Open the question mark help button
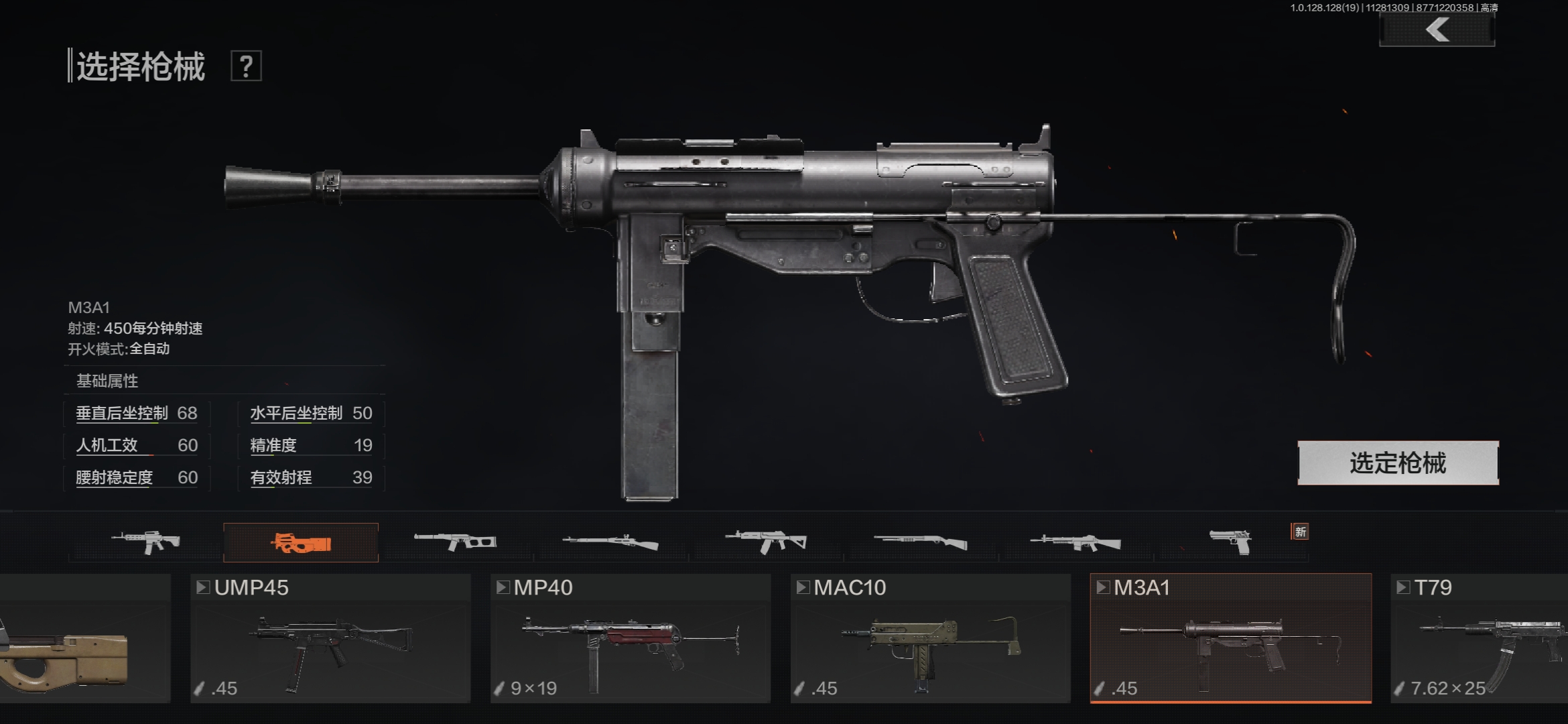Viewport: 1568px width, 724px height. point(246,66)
